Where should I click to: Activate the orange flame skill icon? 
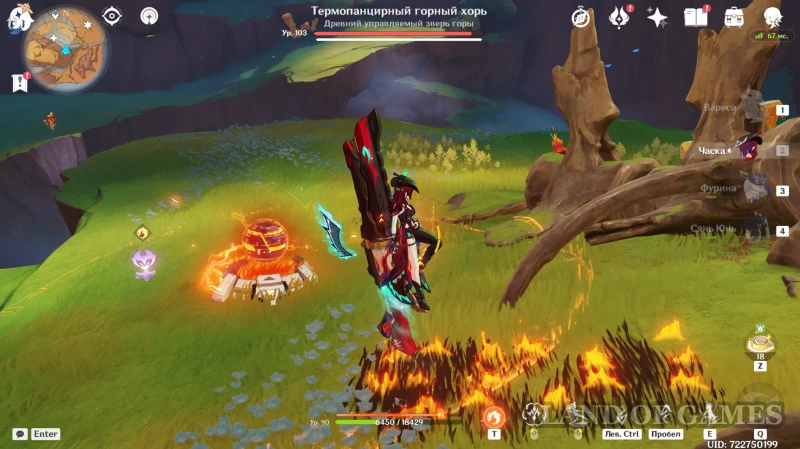click(x=493, y=417)
